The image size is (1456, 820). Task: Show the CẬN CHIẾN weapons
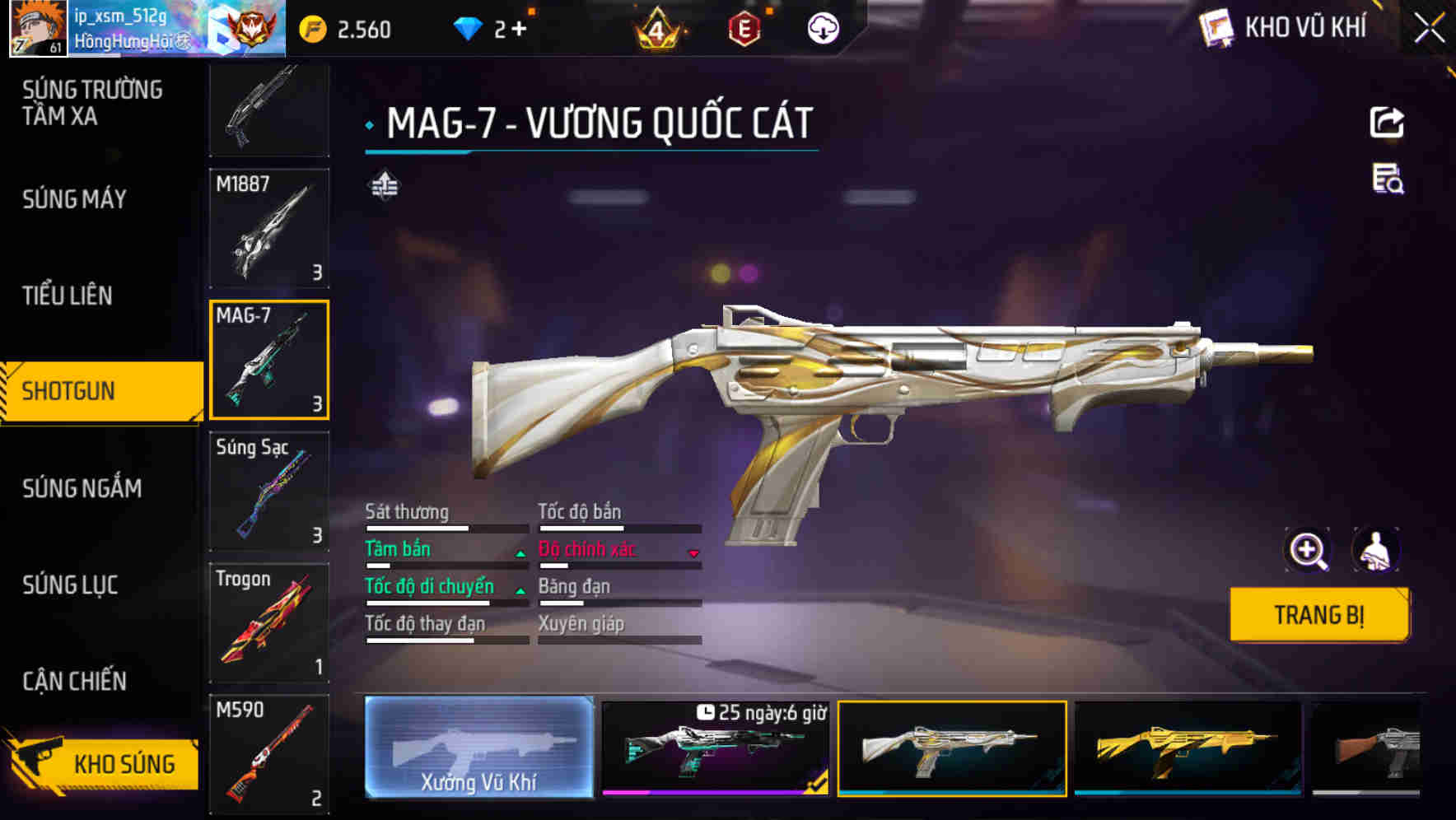click(x=74, y=681)
